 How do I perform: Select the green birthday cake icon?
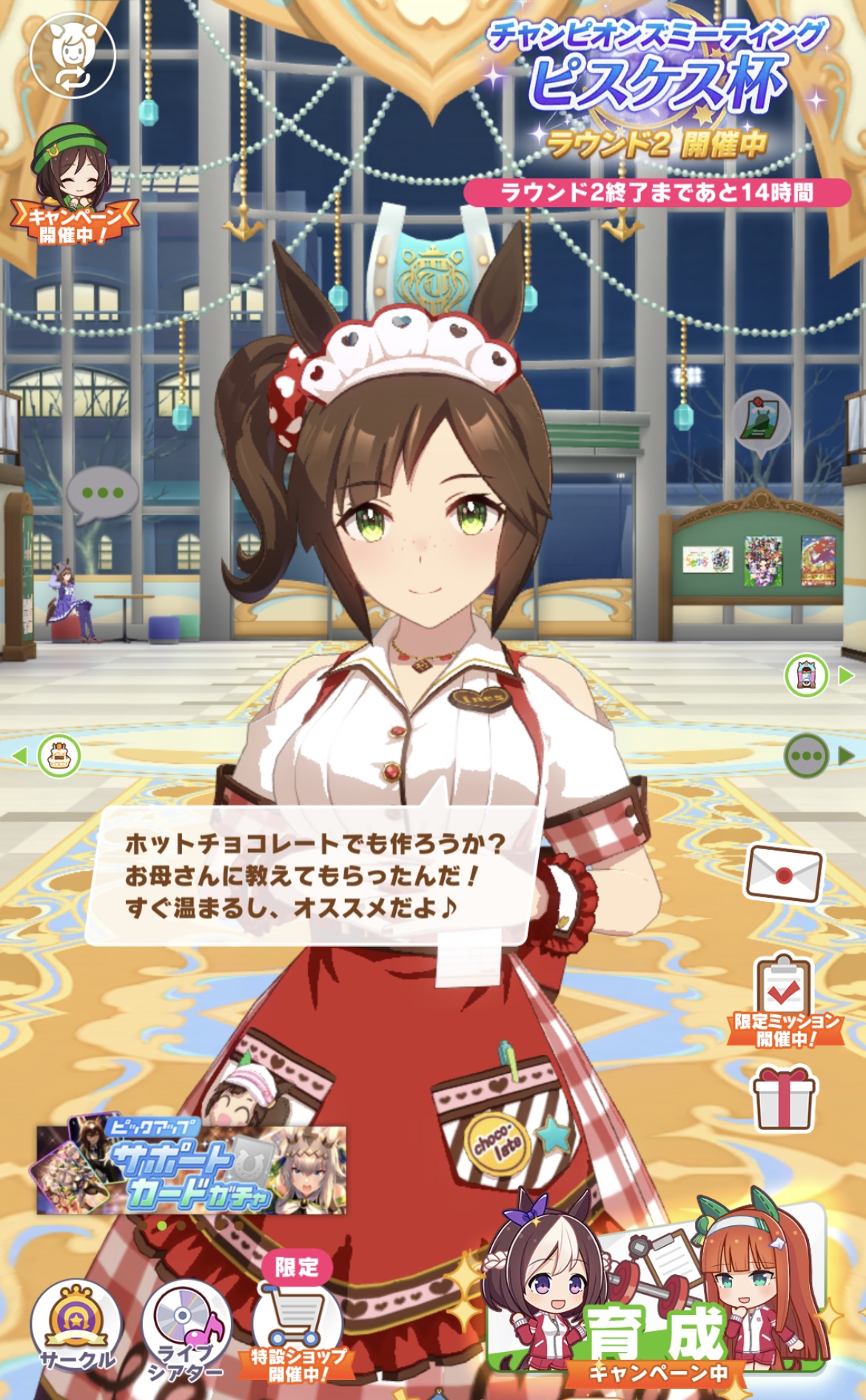click(x=59, y=756)
